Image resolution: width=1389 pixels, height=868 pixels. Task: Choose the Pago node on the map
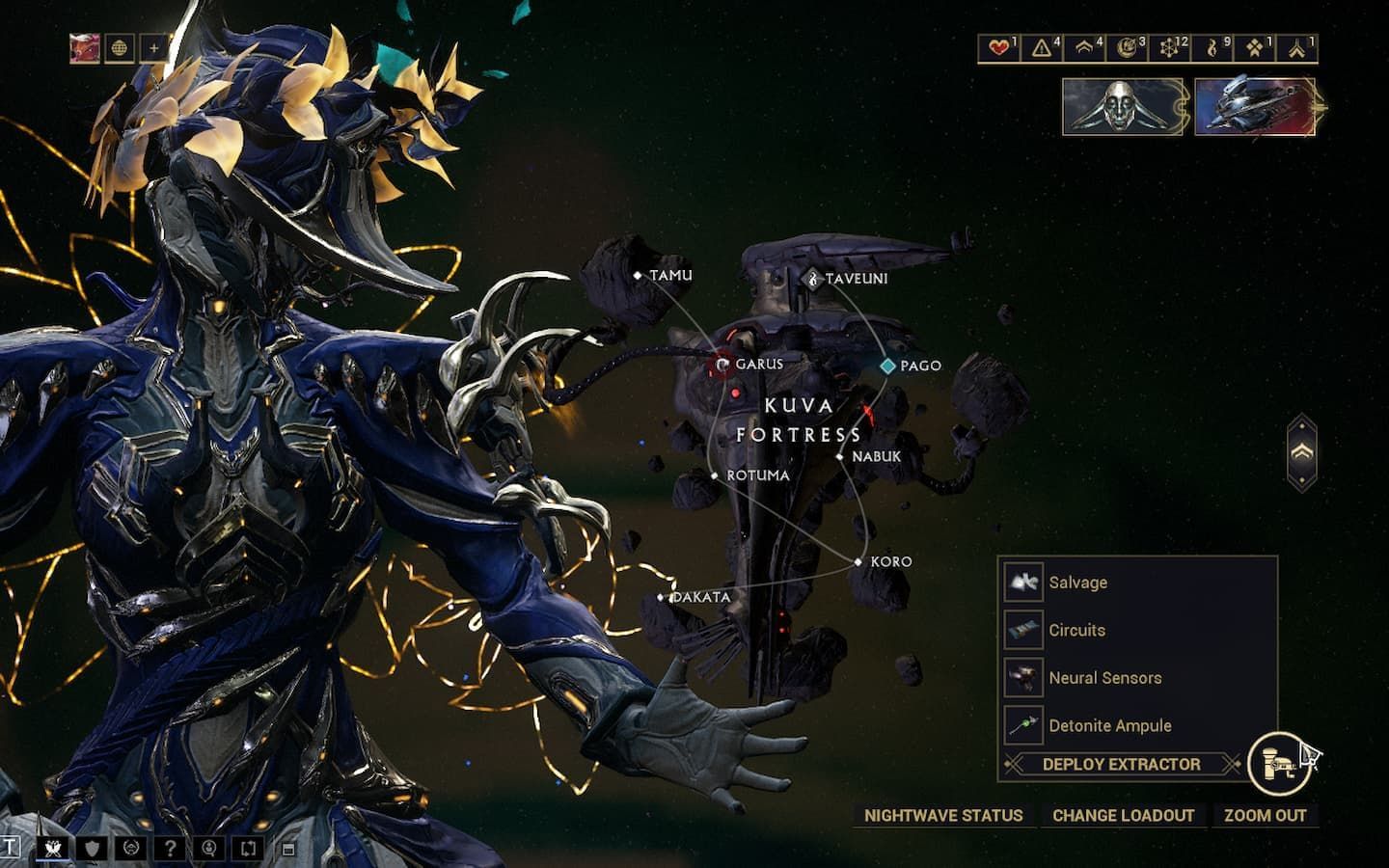(888, 366)
